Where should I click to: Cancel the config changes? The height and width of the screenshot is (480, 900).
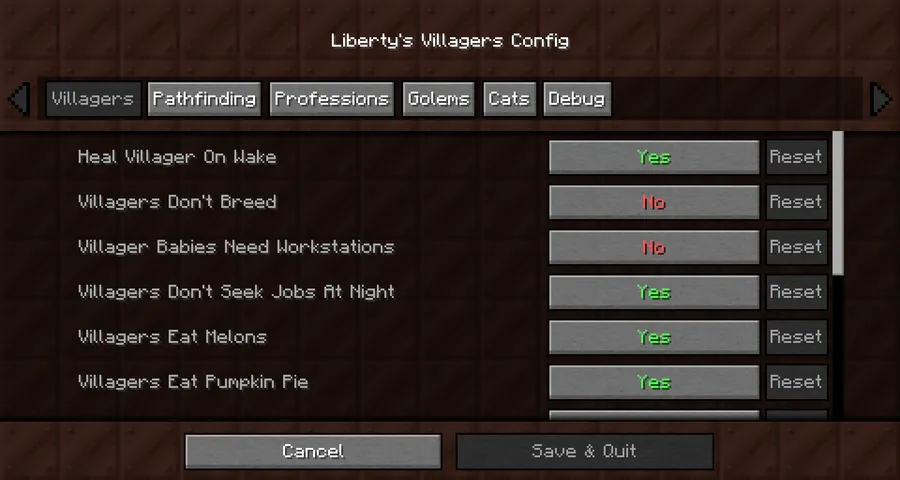point(313,451)
